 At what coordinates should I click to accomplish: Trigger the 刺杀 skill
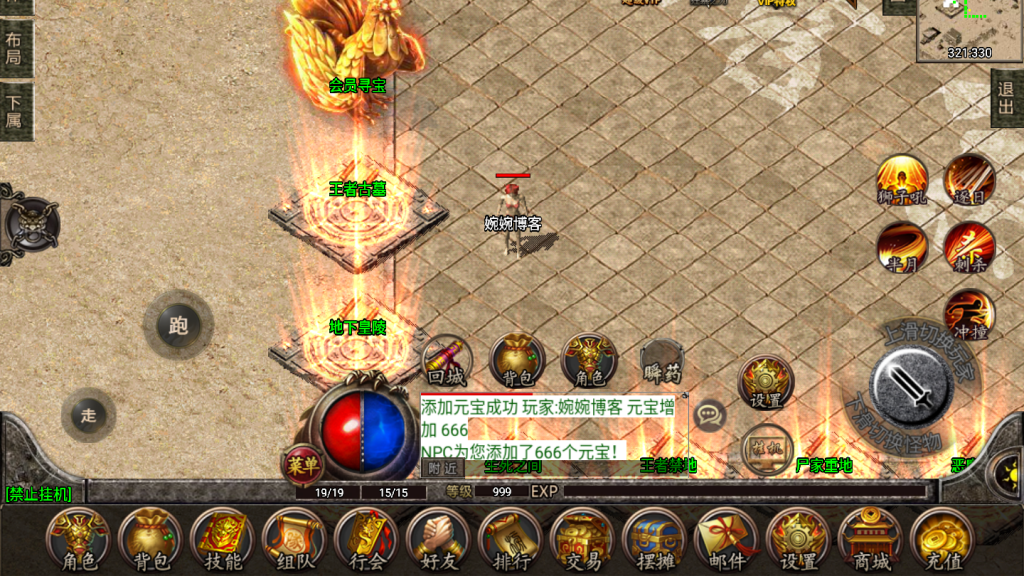[968, 247]
